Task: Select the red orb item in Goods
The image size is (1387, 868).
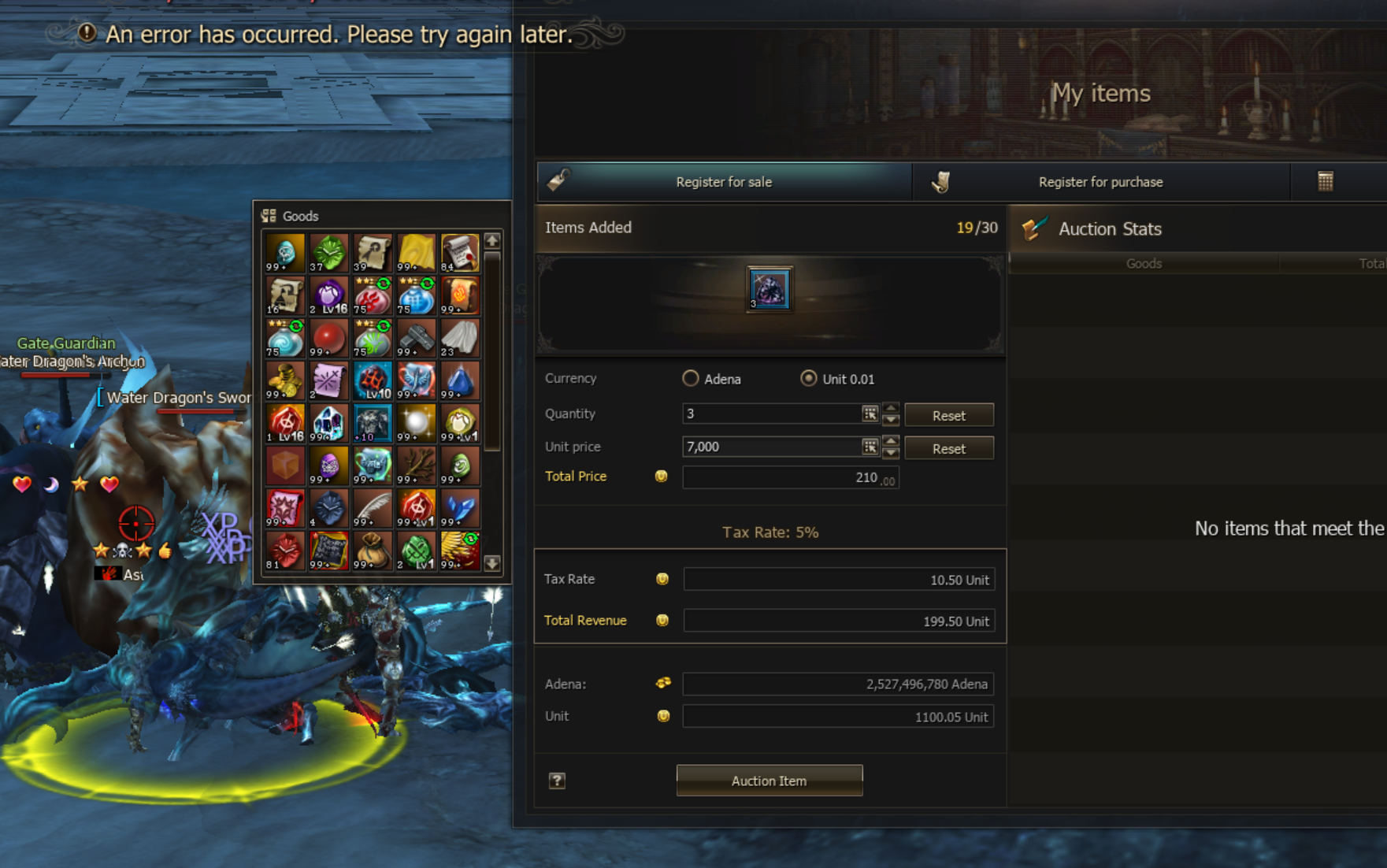Action: point(328,338)
